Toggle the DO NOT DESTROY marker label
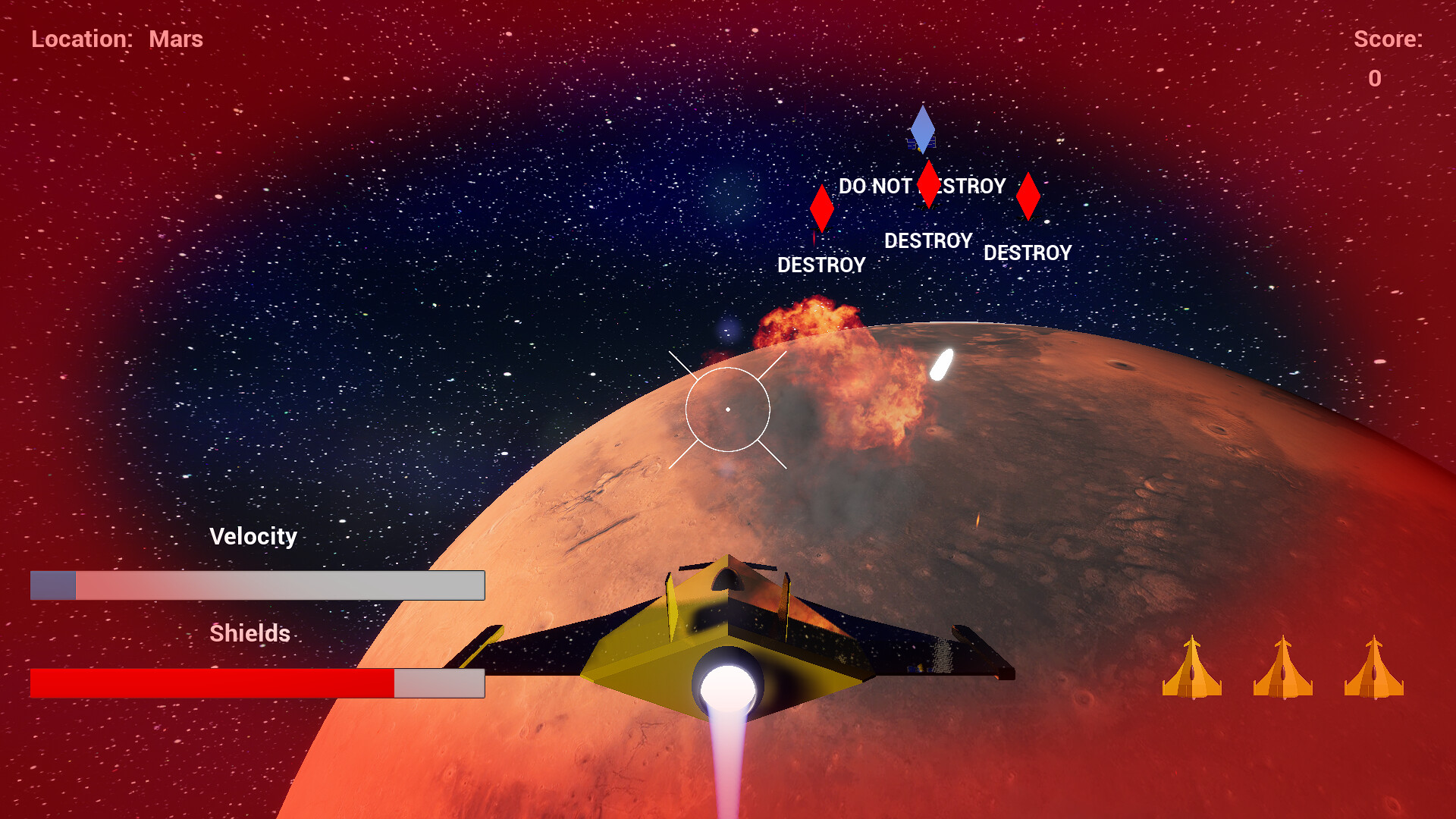 coord(921,186)
